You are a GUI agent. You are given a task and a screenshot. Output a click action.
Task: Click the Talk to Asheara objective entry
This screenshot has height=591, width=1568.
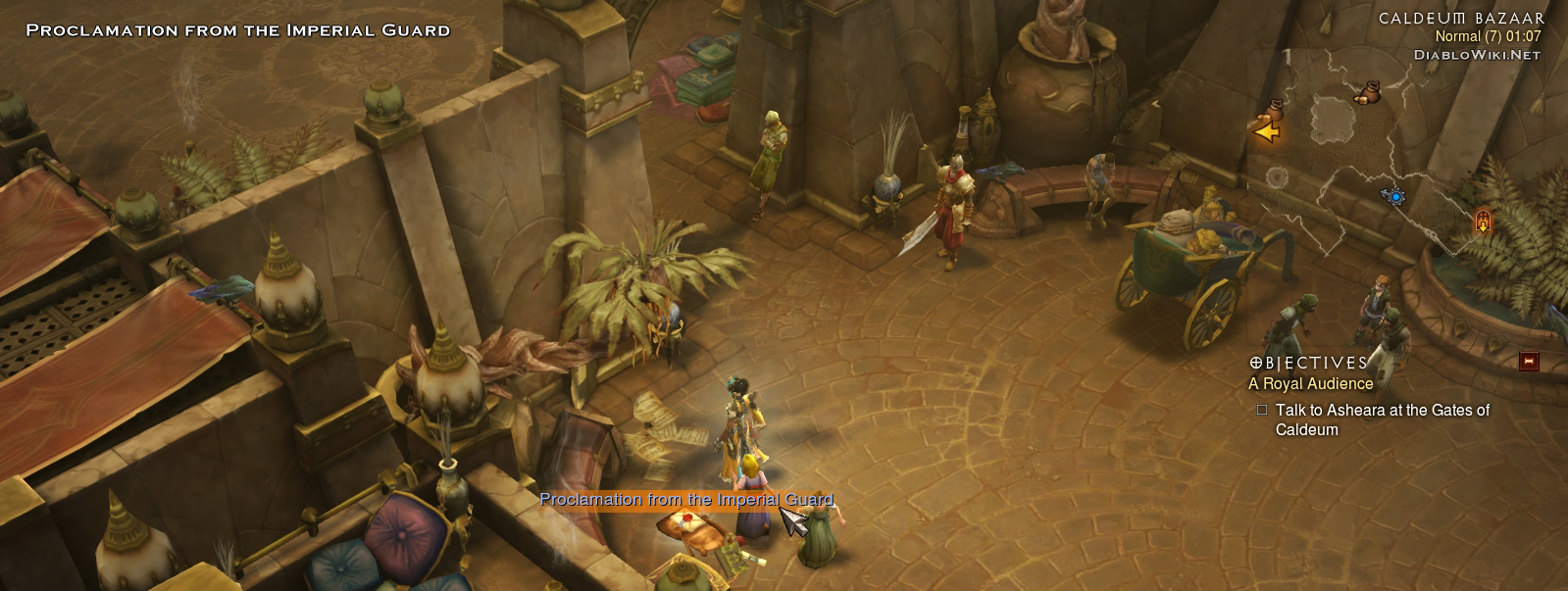coord(1382,419)
